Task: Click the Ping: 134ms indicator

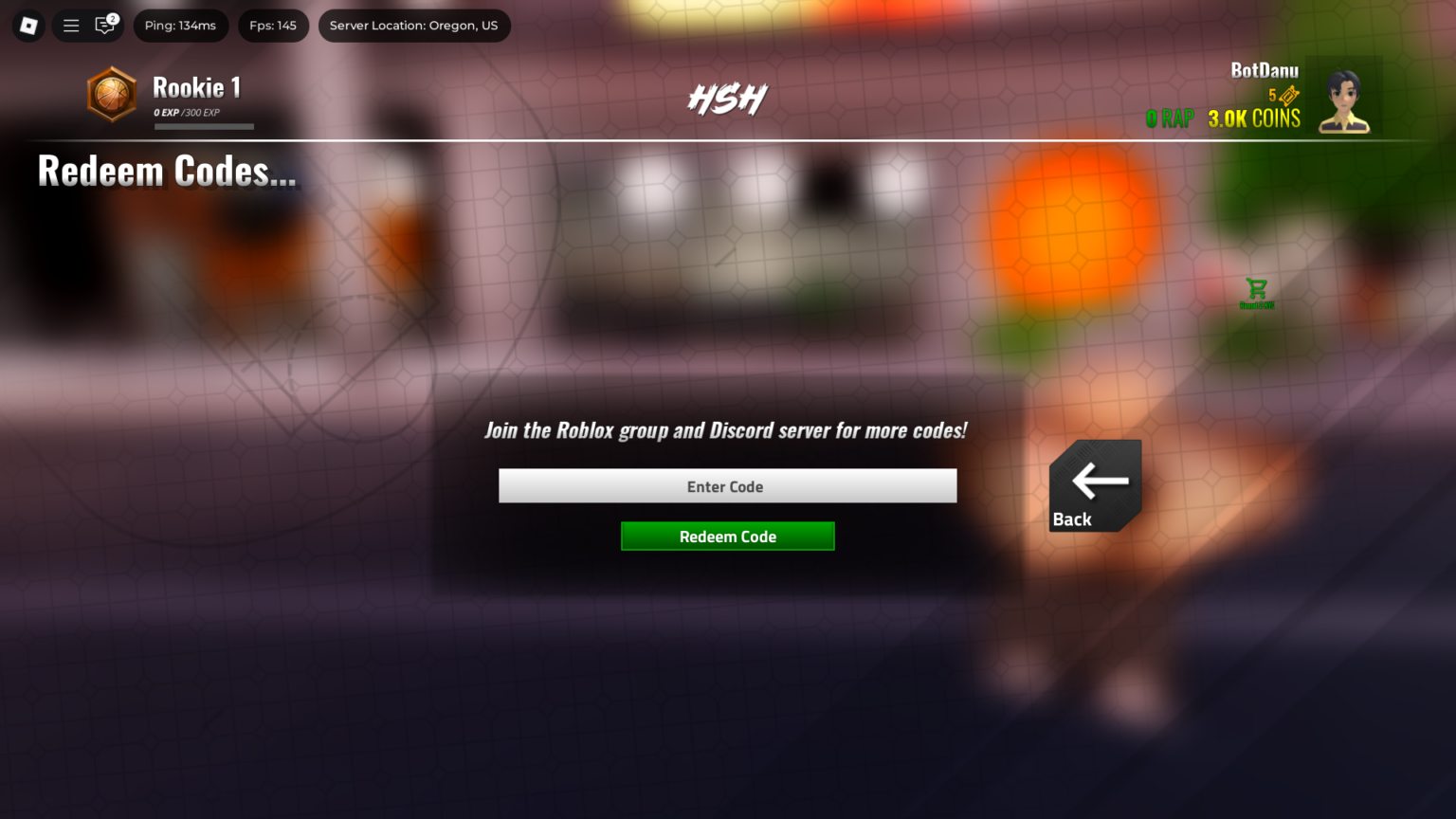Action: tap(181, 26)
